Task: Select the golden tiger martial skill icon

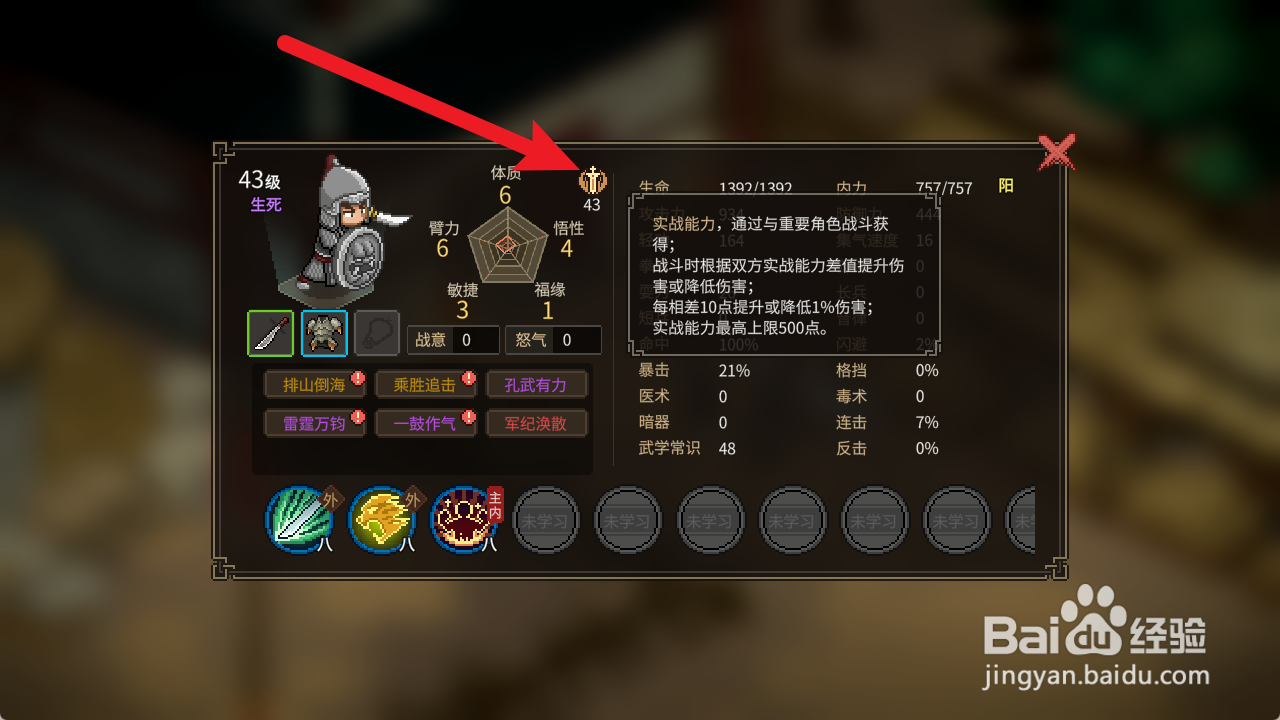Action: pos(381,521)
